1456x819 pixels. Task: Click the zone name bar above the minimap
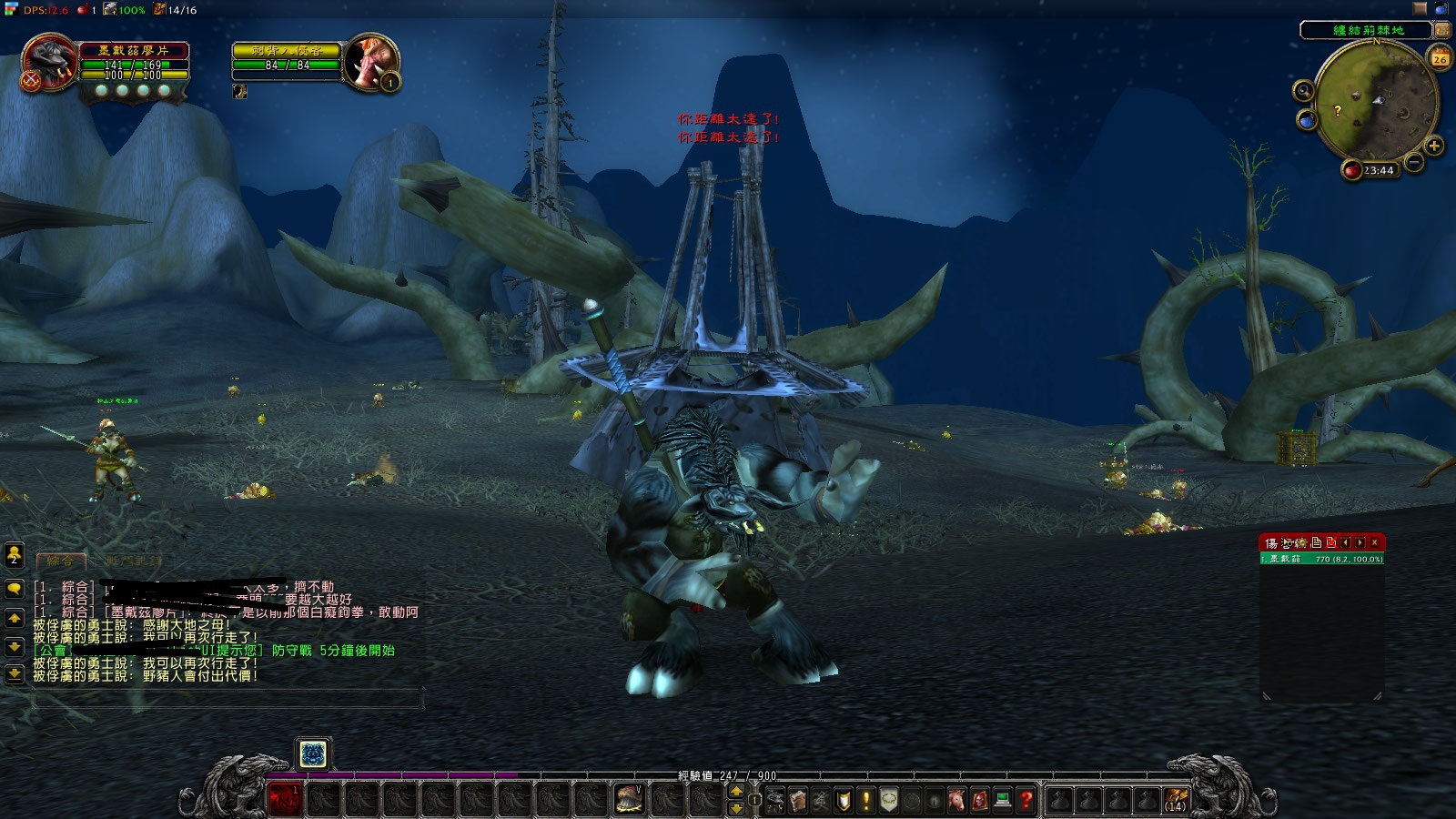[1367, 31]
